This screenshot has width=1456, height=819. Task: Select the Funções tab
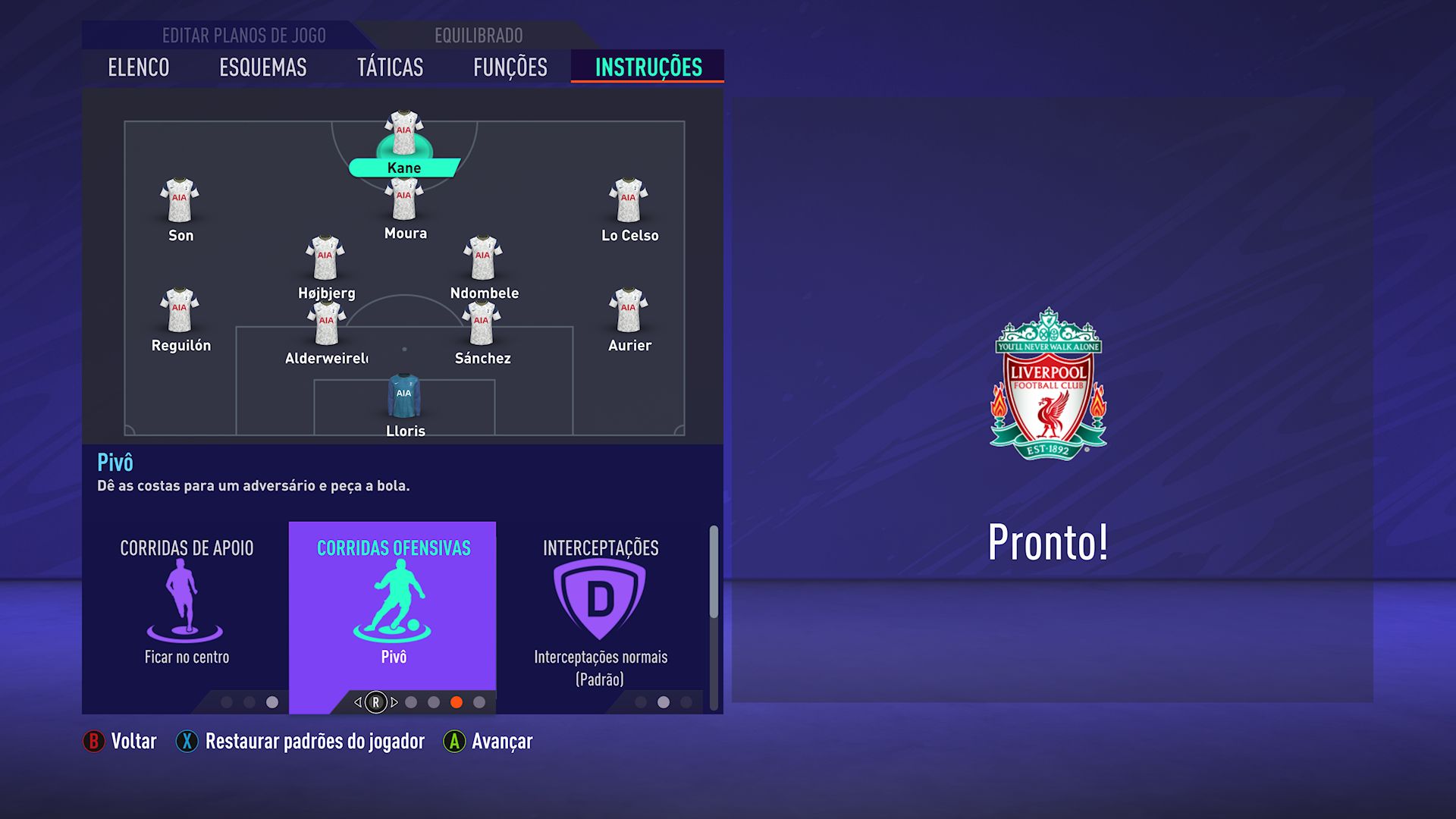pos(510,67)
